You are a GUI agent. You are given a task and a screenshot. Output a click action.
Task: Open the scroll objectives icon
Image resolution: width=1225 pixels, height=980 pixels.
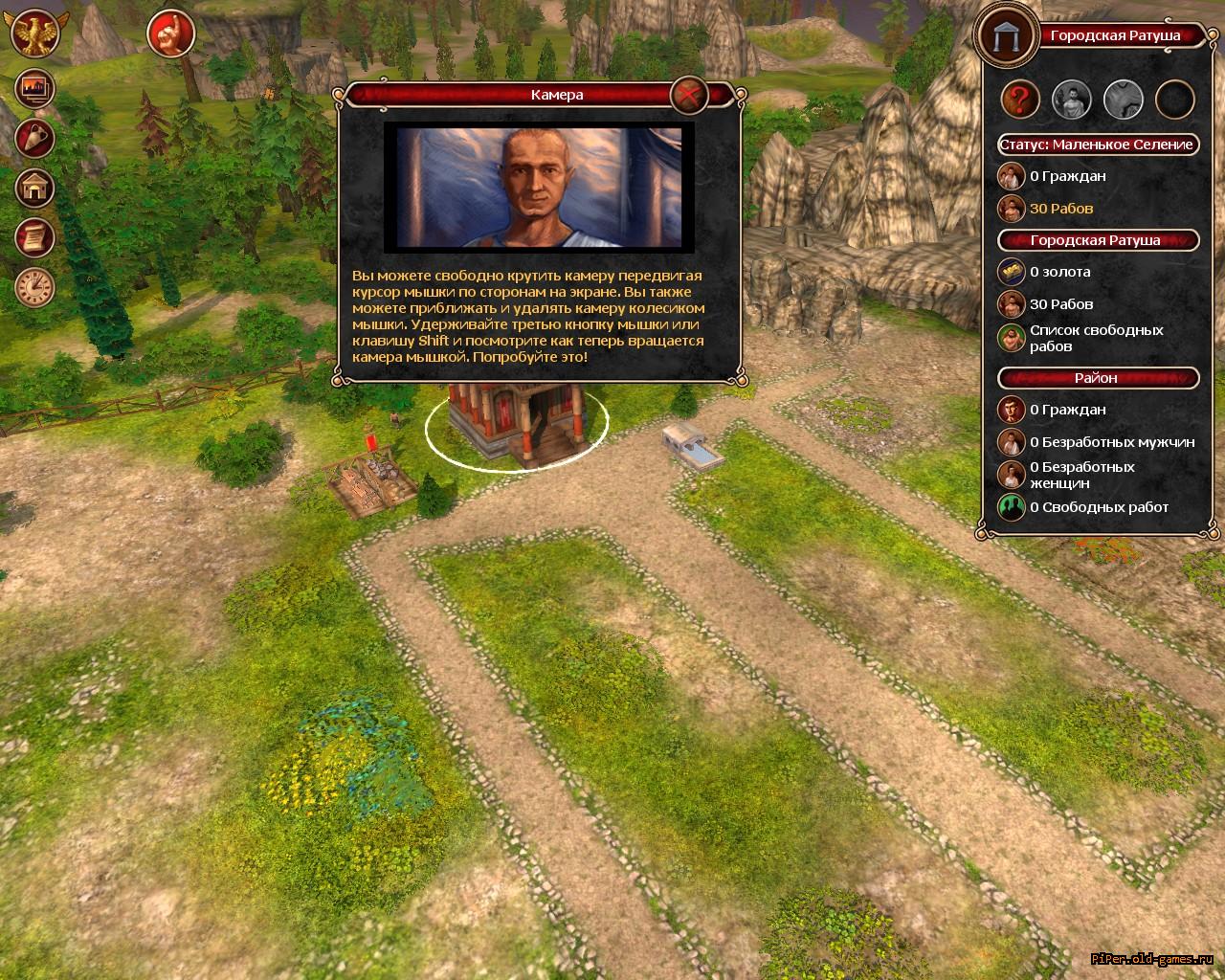[x=34, y=237]
